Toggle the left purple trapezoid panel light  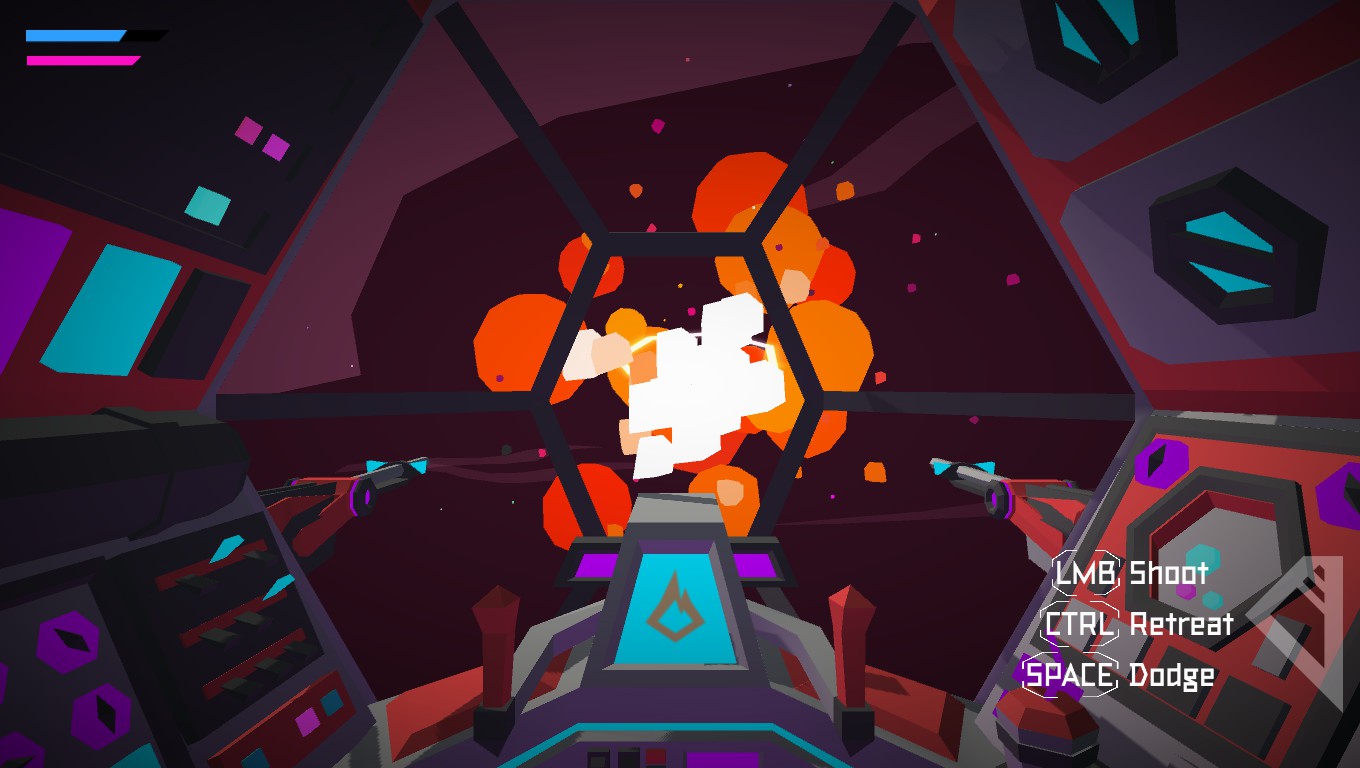594,565
